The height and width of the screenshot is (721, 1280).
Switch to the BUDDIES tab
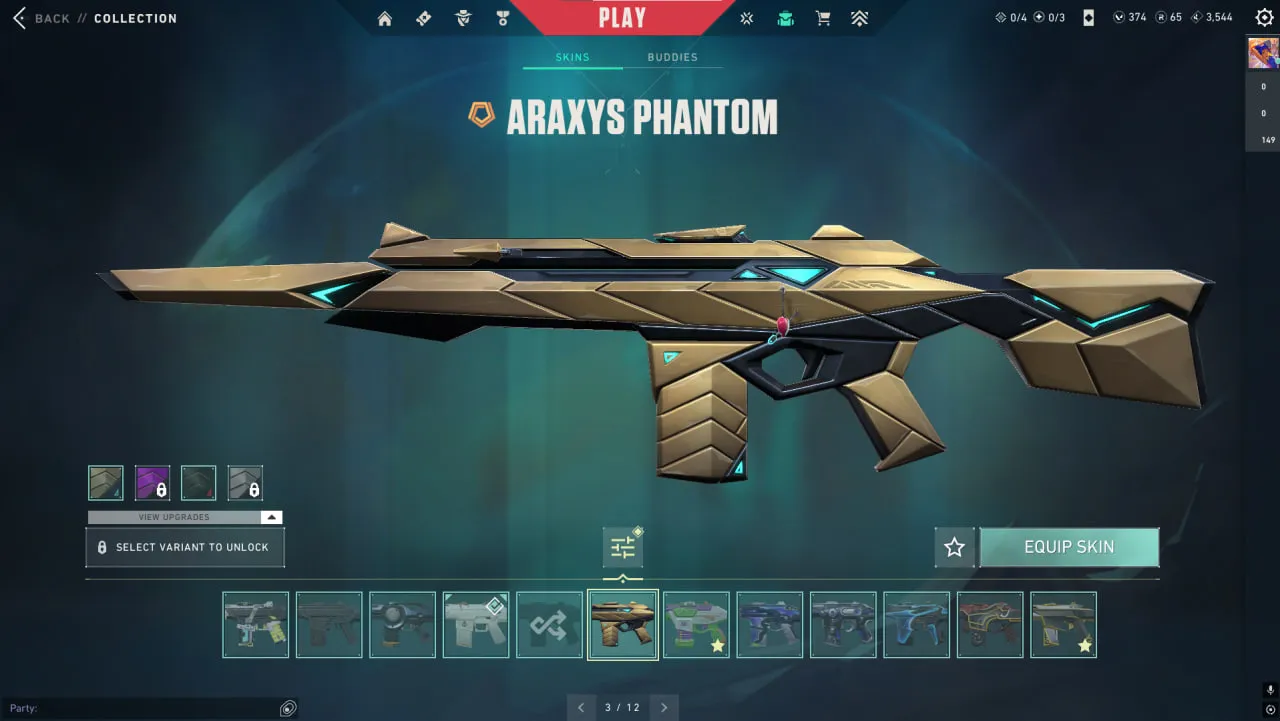[673, 57]
